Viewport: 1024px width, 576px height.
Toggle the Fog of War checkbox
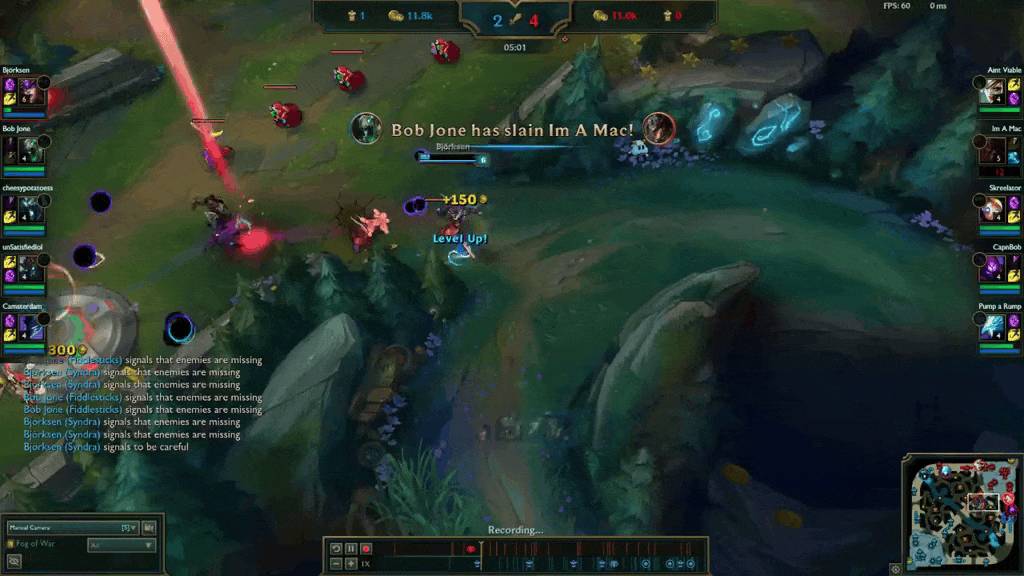point(11,544)
